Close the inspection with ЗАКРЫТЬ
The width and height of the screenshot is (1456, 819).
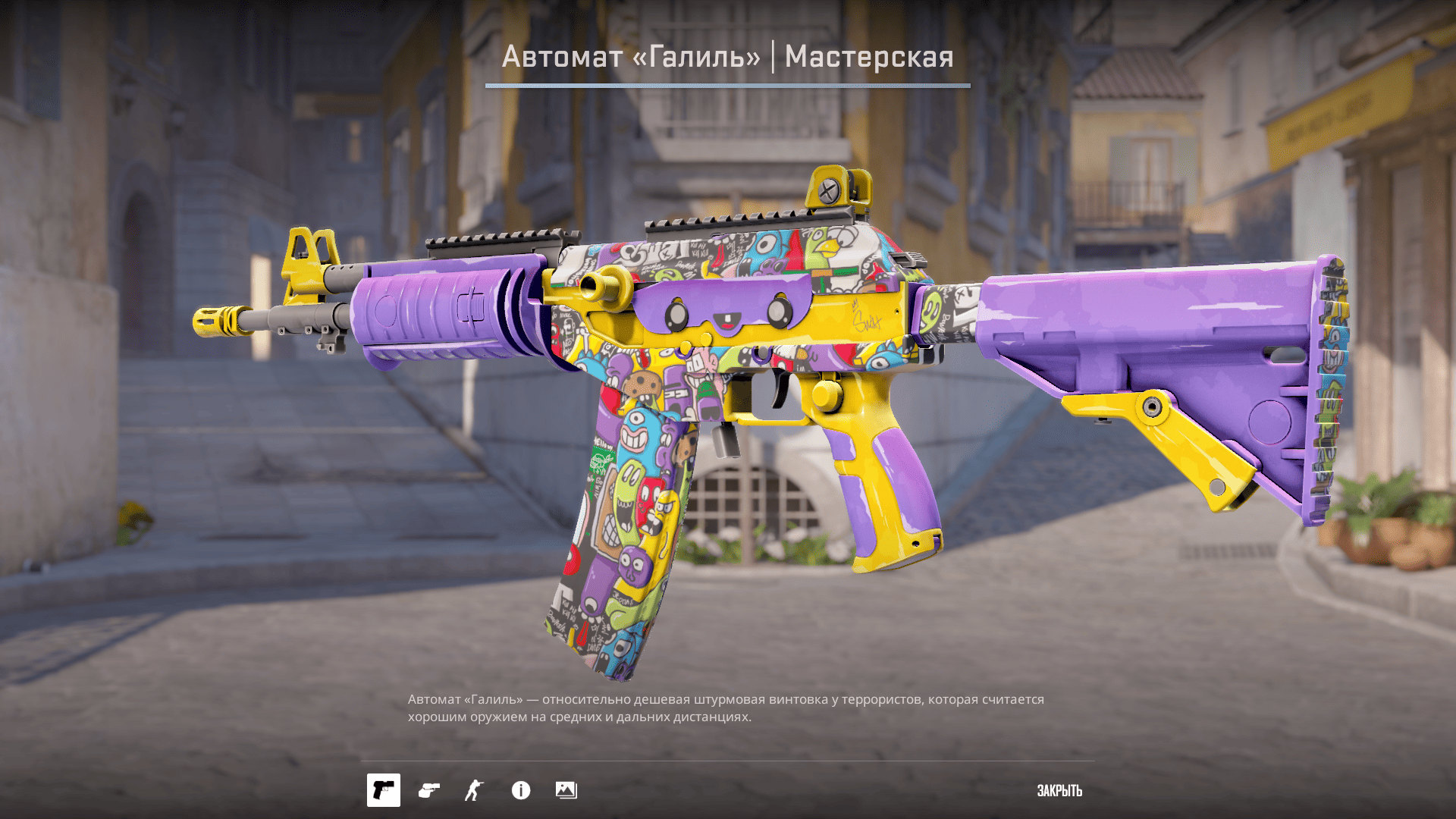click(1059, 790)
